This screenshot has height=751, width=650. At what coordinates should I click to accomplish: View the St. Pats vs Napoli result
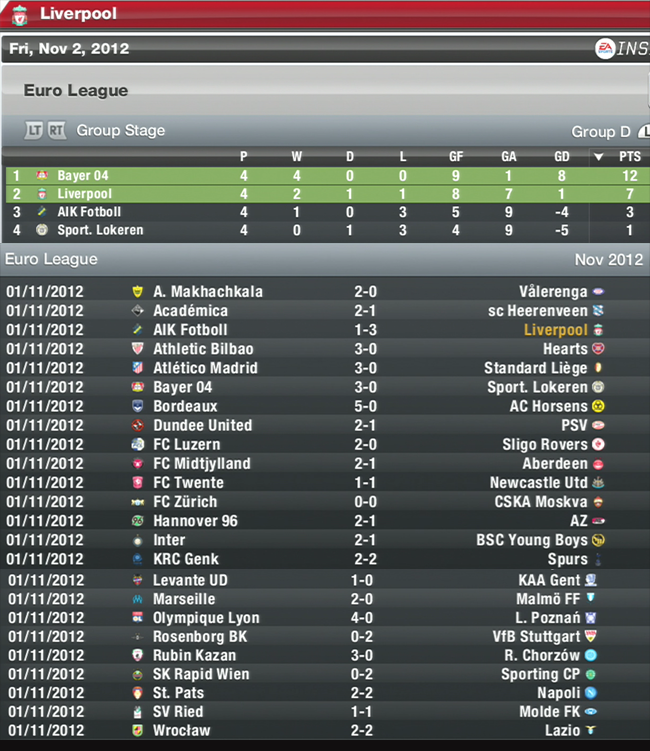(364, 693)
